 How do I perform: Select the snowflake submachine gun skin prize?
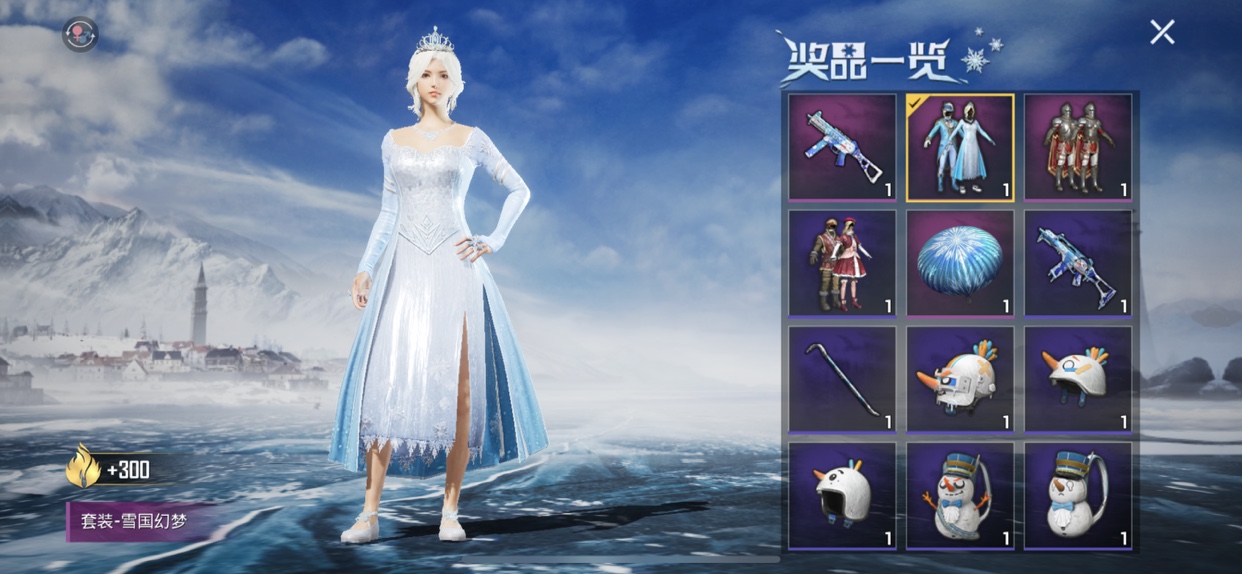842,147
